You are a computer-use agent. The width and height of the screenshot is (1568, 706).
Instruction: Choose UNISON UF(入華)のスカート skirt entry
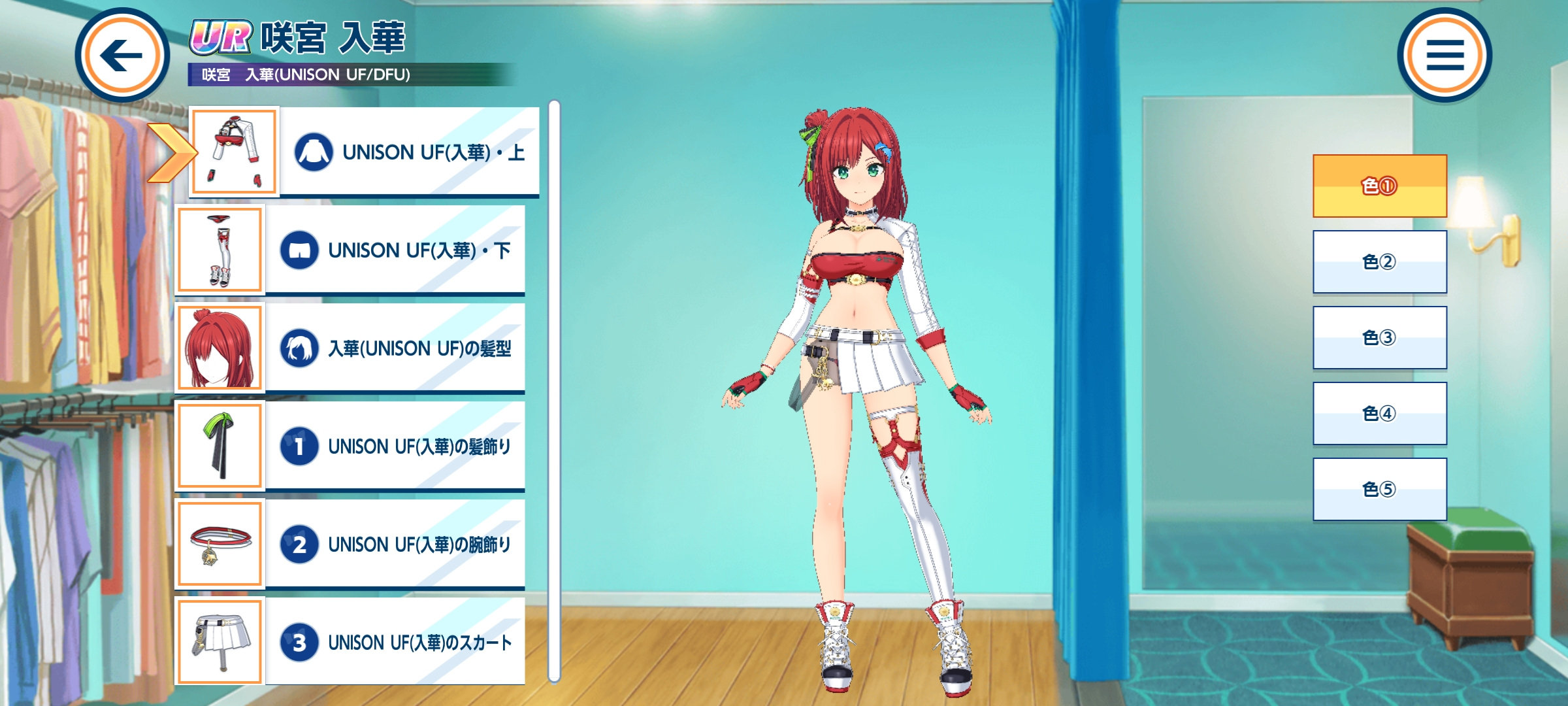(394, 642)
